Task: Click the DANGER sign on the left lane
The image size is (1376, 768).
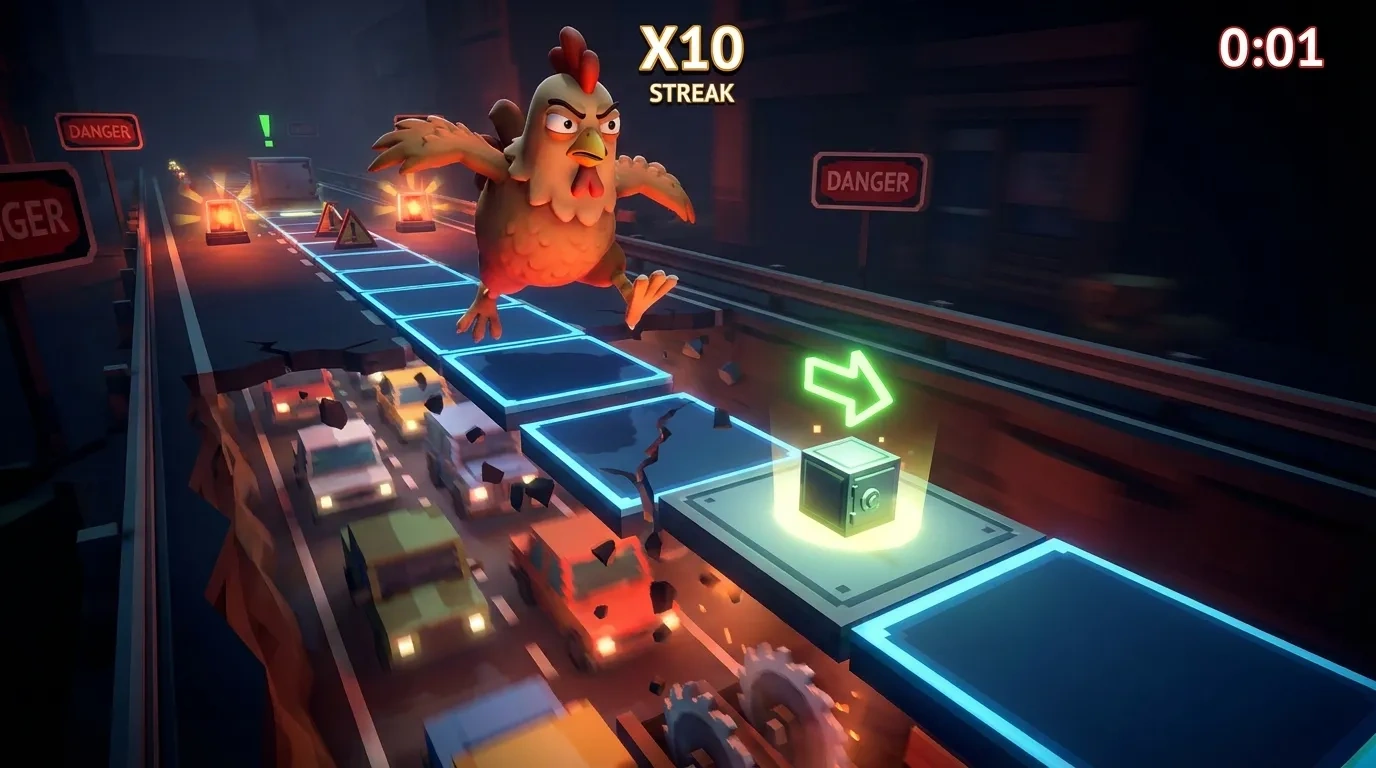Action: (x=100, y=131)
